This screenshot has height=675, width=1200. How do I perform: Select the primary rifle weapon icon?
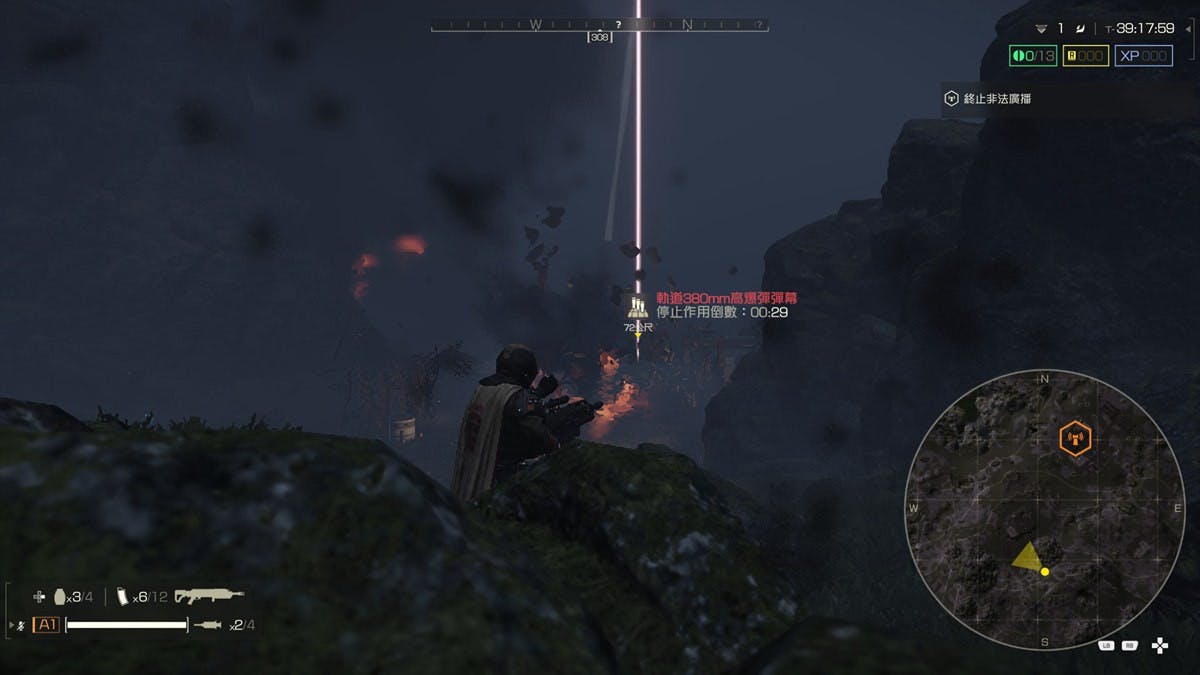pos(209,596)
